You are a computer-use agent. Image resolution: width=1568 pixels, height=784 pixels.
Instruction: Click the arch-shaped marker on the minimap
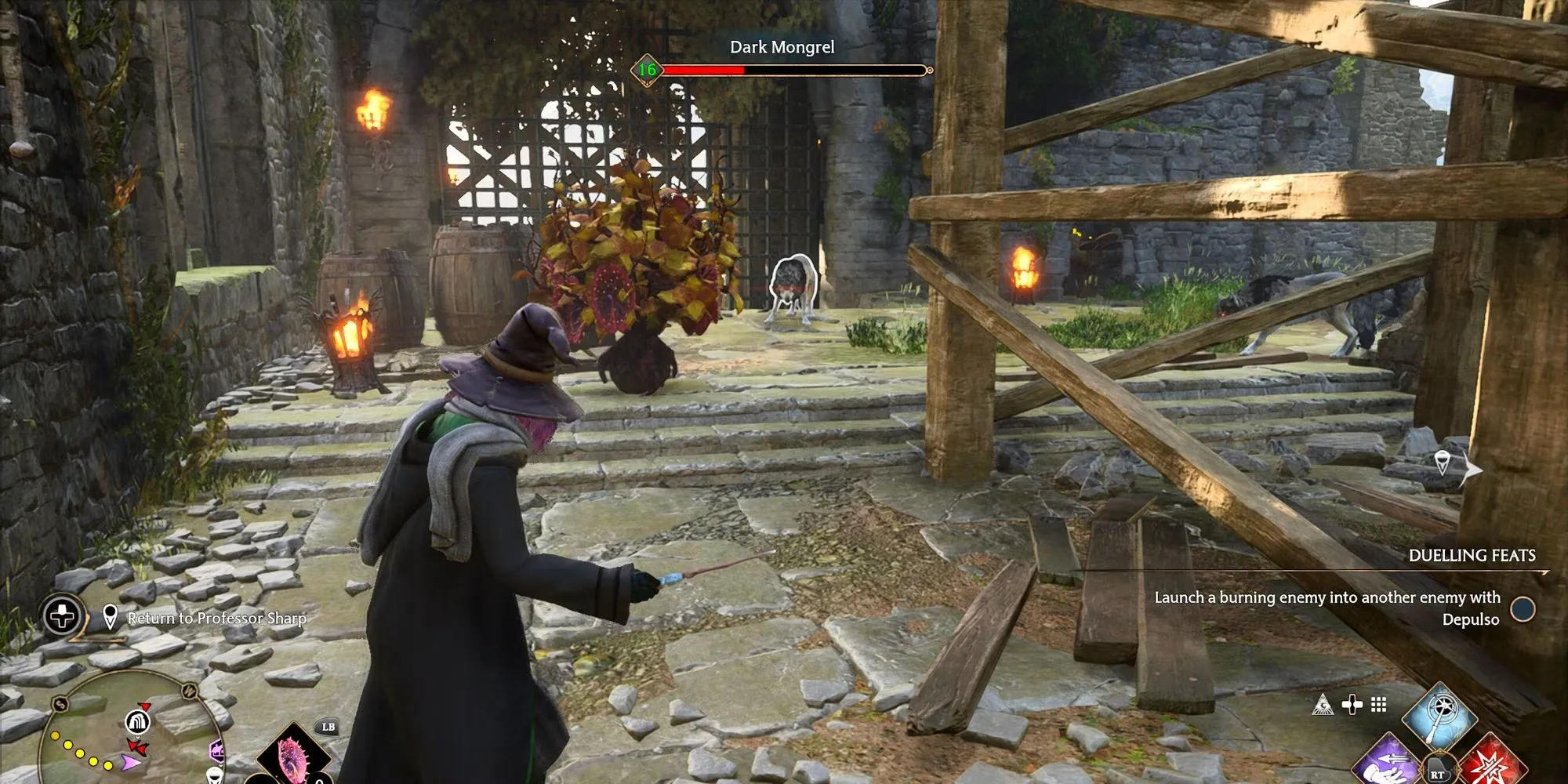tap(137, 721)
